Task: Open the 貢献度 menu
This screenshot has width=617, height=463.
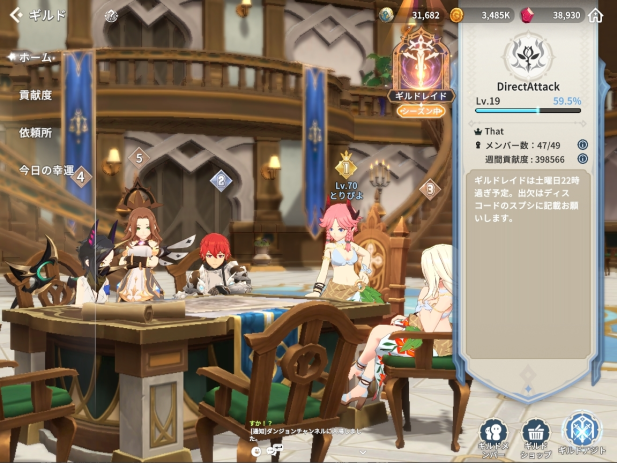Action: [35, 95]
